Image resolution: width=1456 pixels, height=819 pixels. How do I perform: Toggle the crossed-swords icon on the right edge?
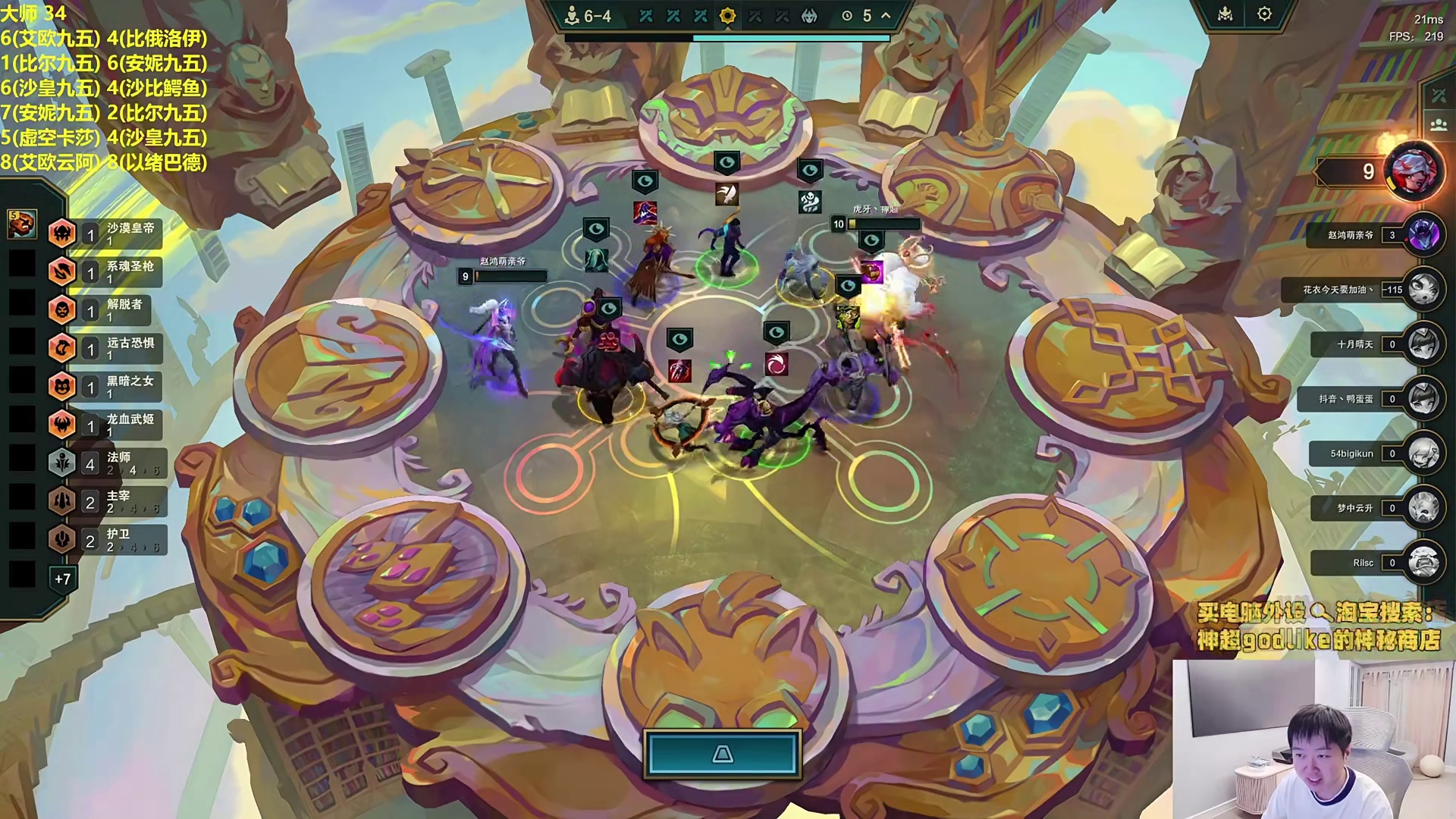coord(1439,96)
